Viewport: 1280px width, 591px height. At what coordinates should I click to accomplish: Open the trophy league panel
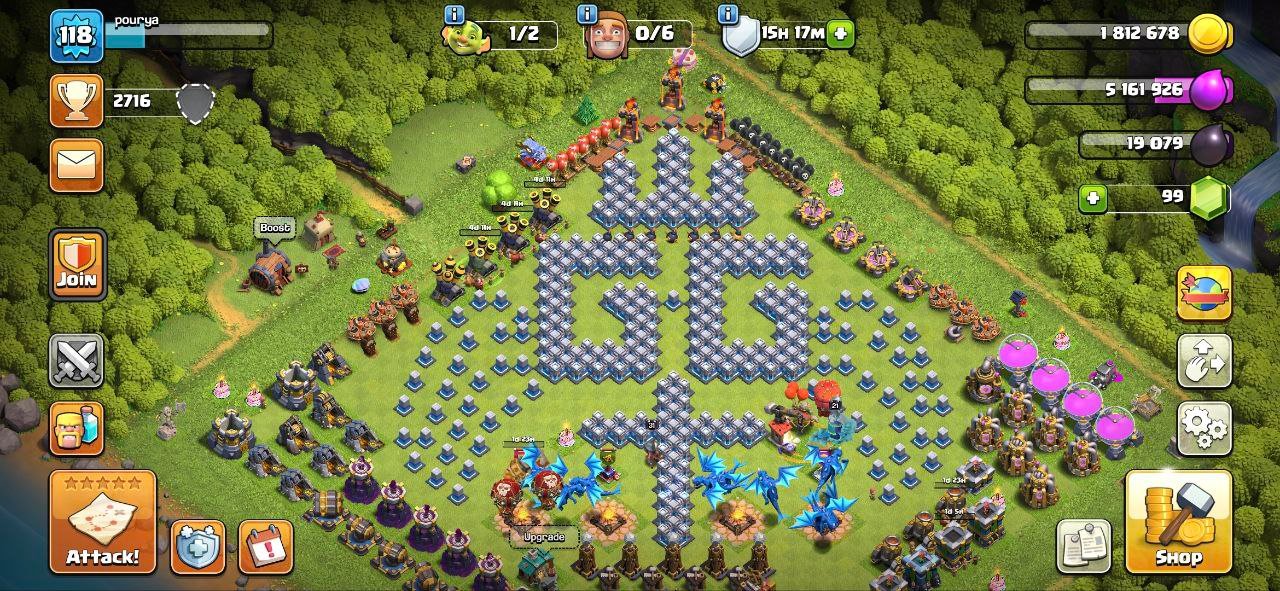[77, 100]
